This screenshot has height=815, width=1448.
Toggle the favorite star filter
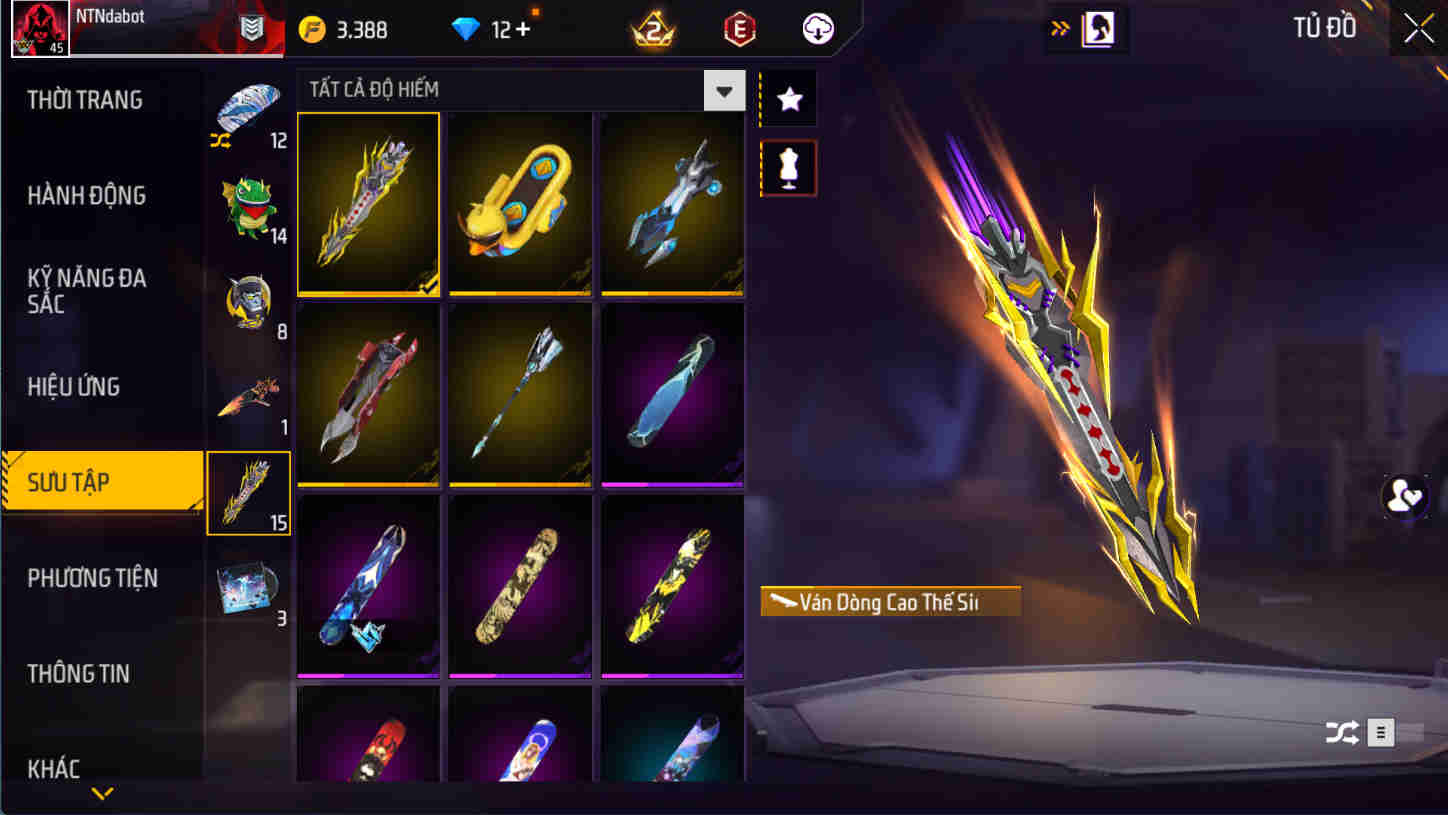click(x=788, y=97)
